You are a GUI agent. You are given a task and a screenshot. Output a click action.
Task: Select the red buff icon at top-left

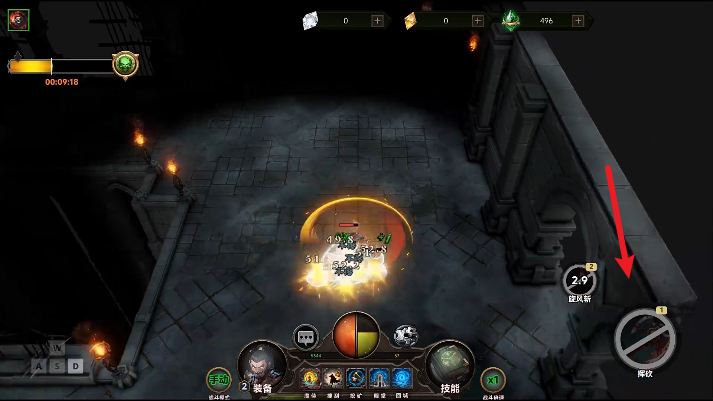click(x=18, y=19)
